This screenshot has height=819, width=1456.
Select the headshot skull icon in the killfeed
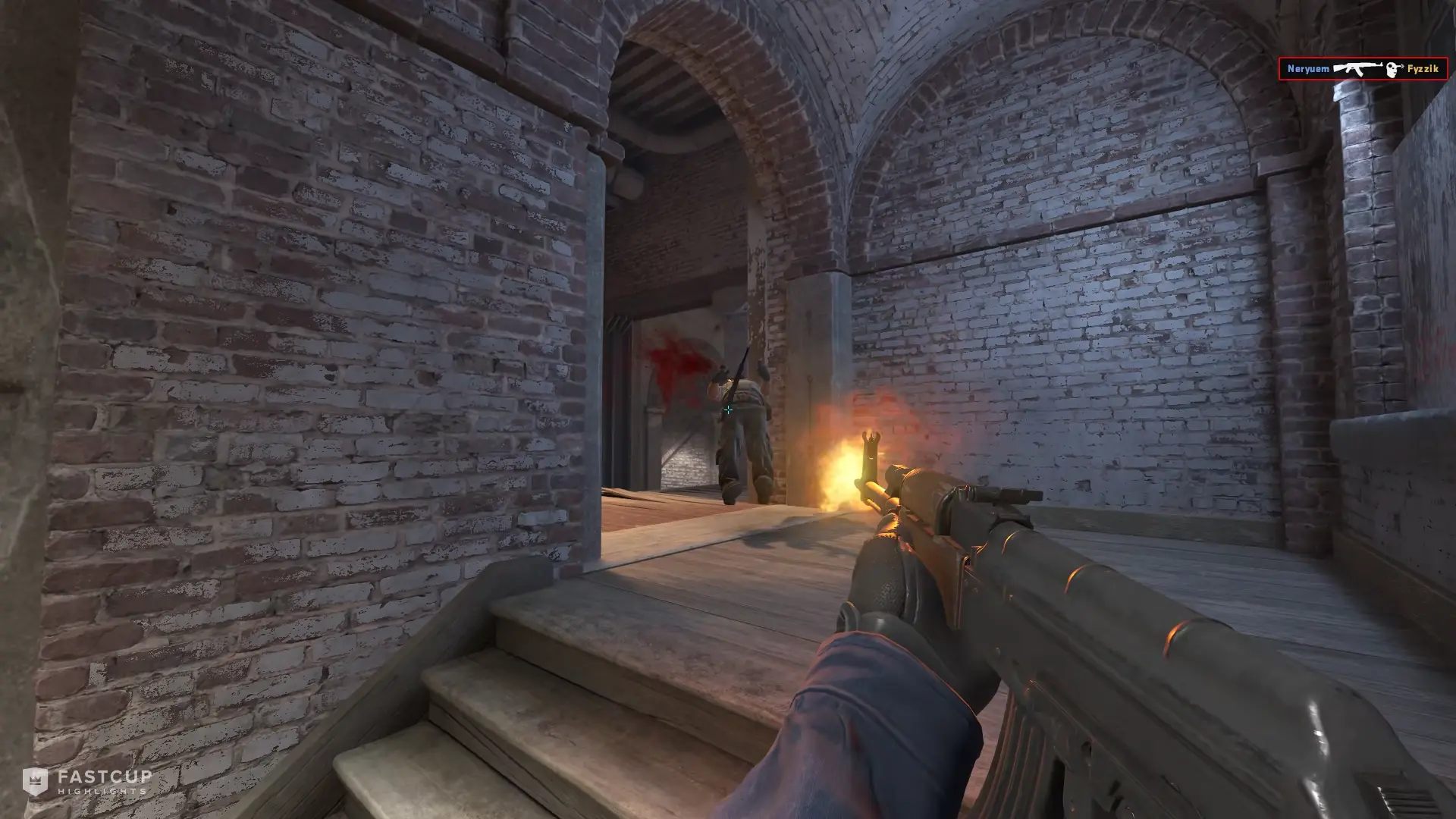coord(1391,68)
